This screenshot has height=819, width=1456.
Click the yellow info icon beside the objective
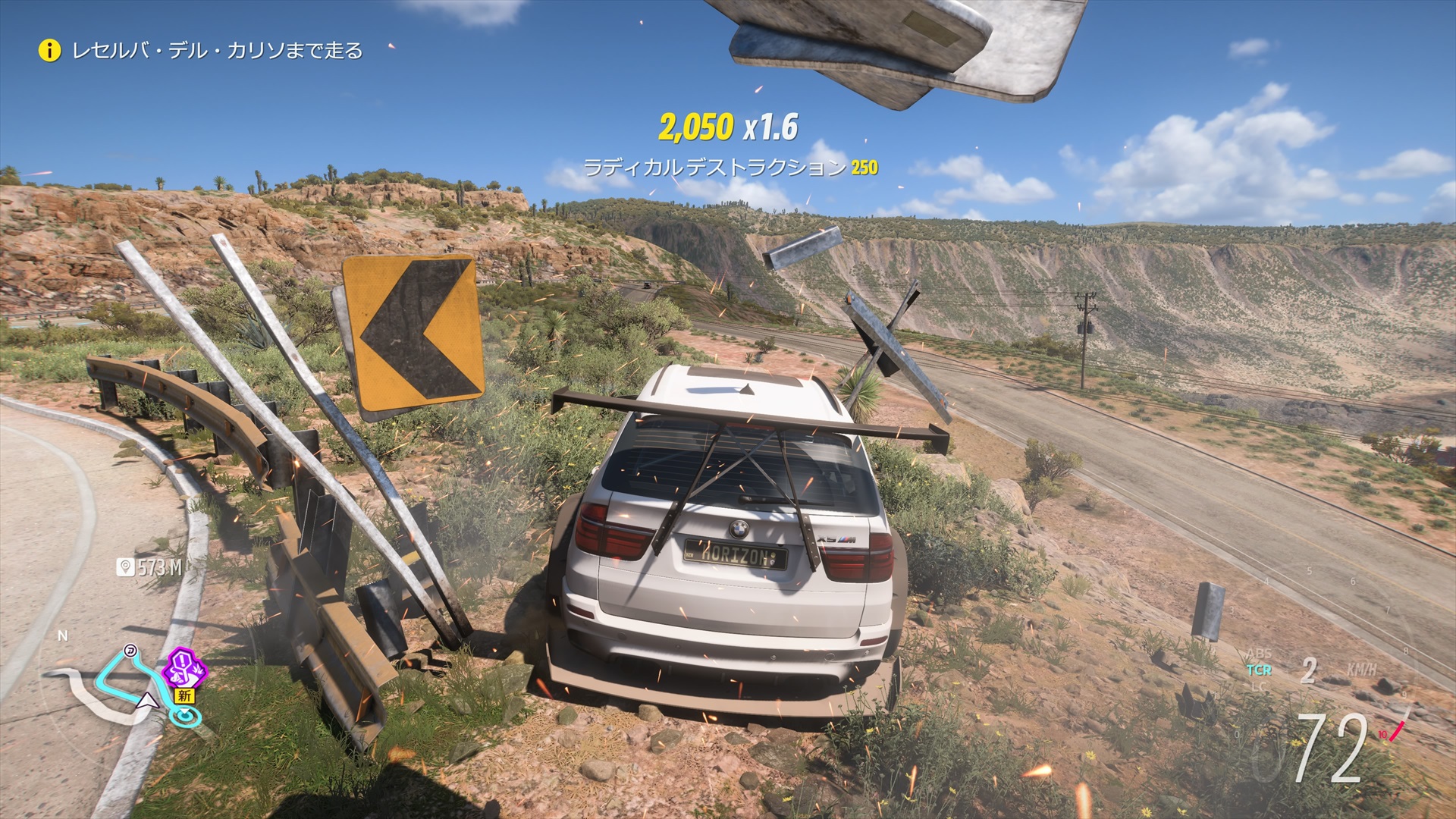click(x=49, y=51)
